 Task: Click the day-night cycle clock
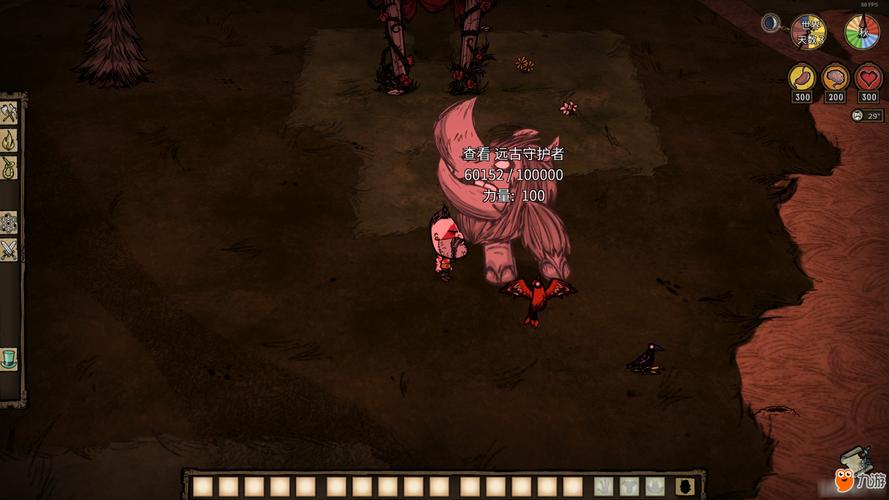tap(808, 31)
